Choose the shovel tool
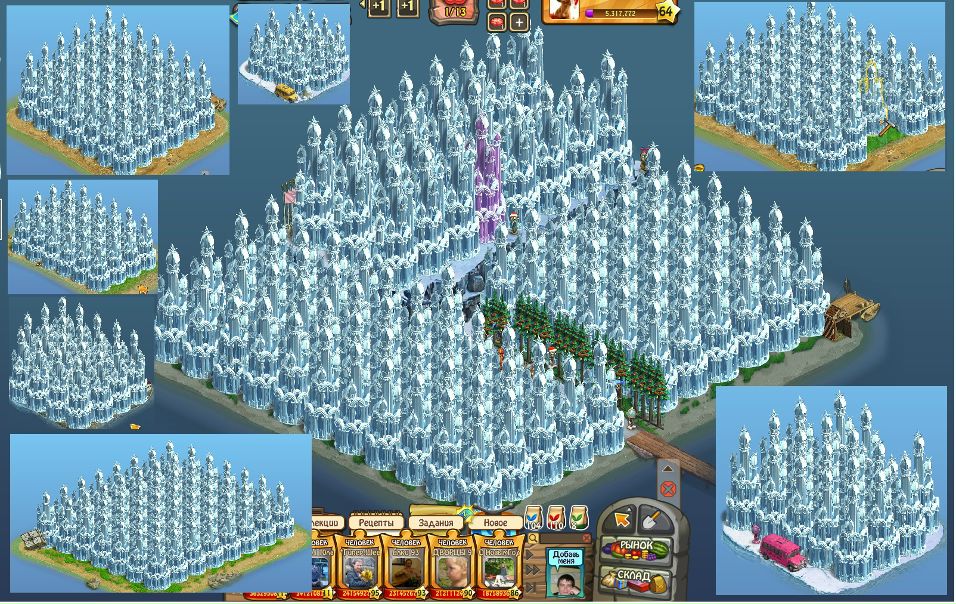The width and height of the screenshot is (956, 604). coord(650,519)
